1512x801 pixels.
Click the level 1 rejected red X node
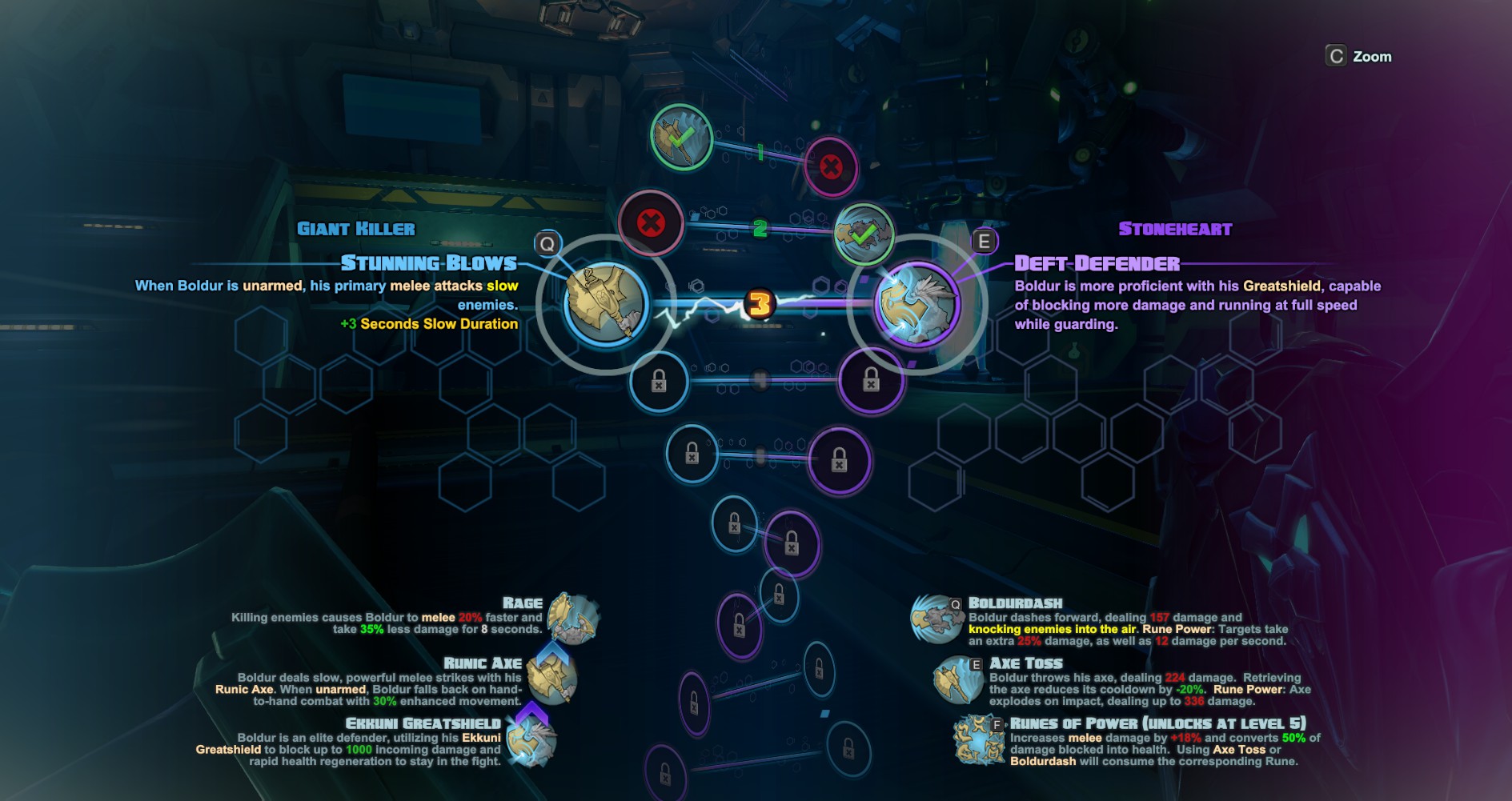831,167
